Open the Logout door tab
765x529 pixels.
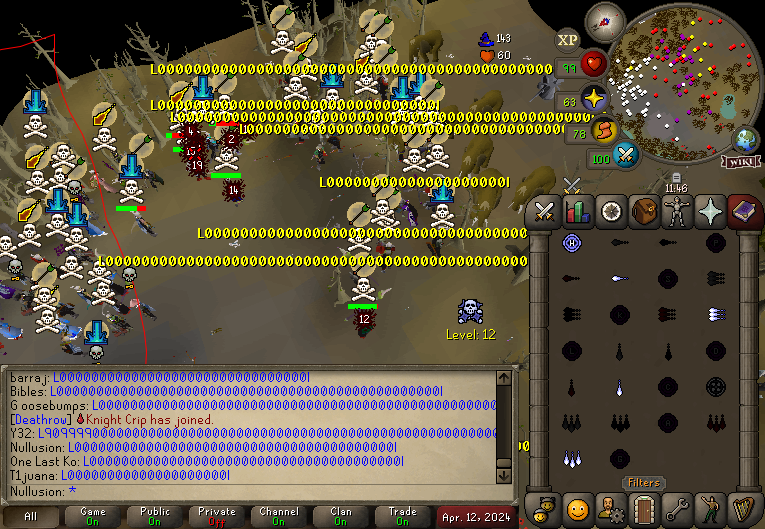pyautogui.click(x=644, y=507)
